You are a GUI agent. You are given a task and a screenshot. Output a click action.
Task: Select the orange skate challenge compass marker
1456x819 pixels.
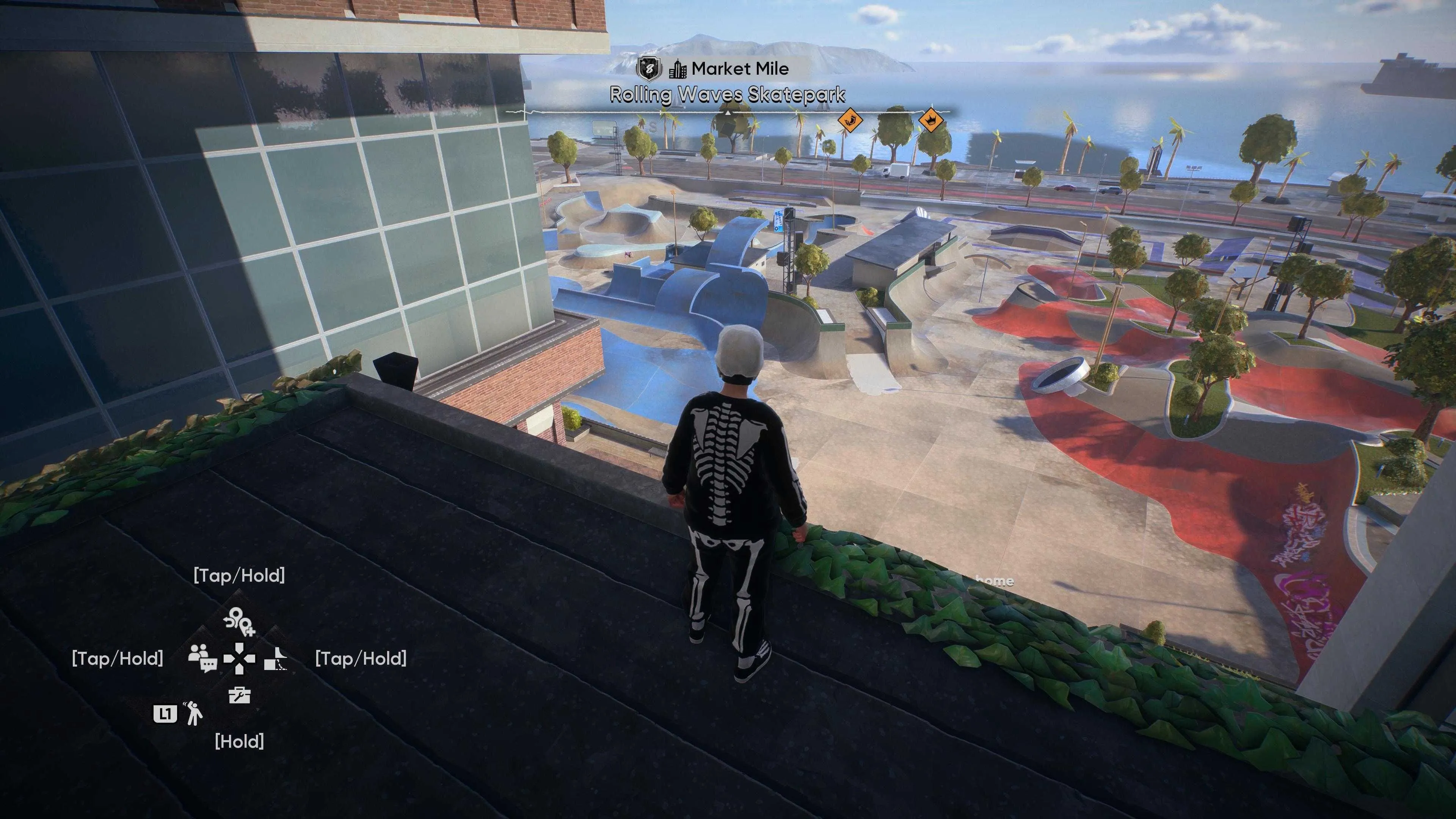849,120
